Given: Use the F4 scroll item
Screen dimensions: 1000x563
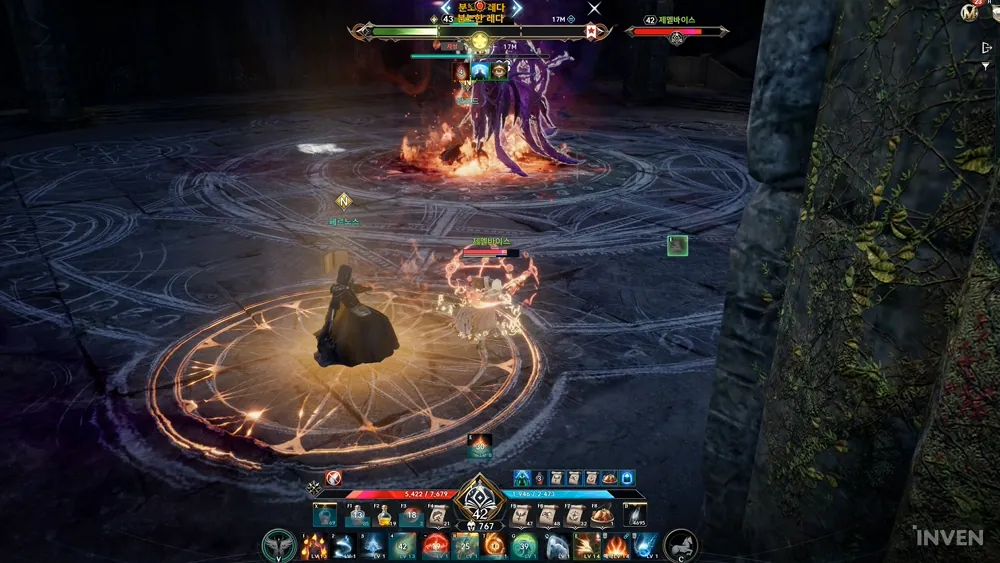Looking at the screenshot, I should [x=438, y=515].
